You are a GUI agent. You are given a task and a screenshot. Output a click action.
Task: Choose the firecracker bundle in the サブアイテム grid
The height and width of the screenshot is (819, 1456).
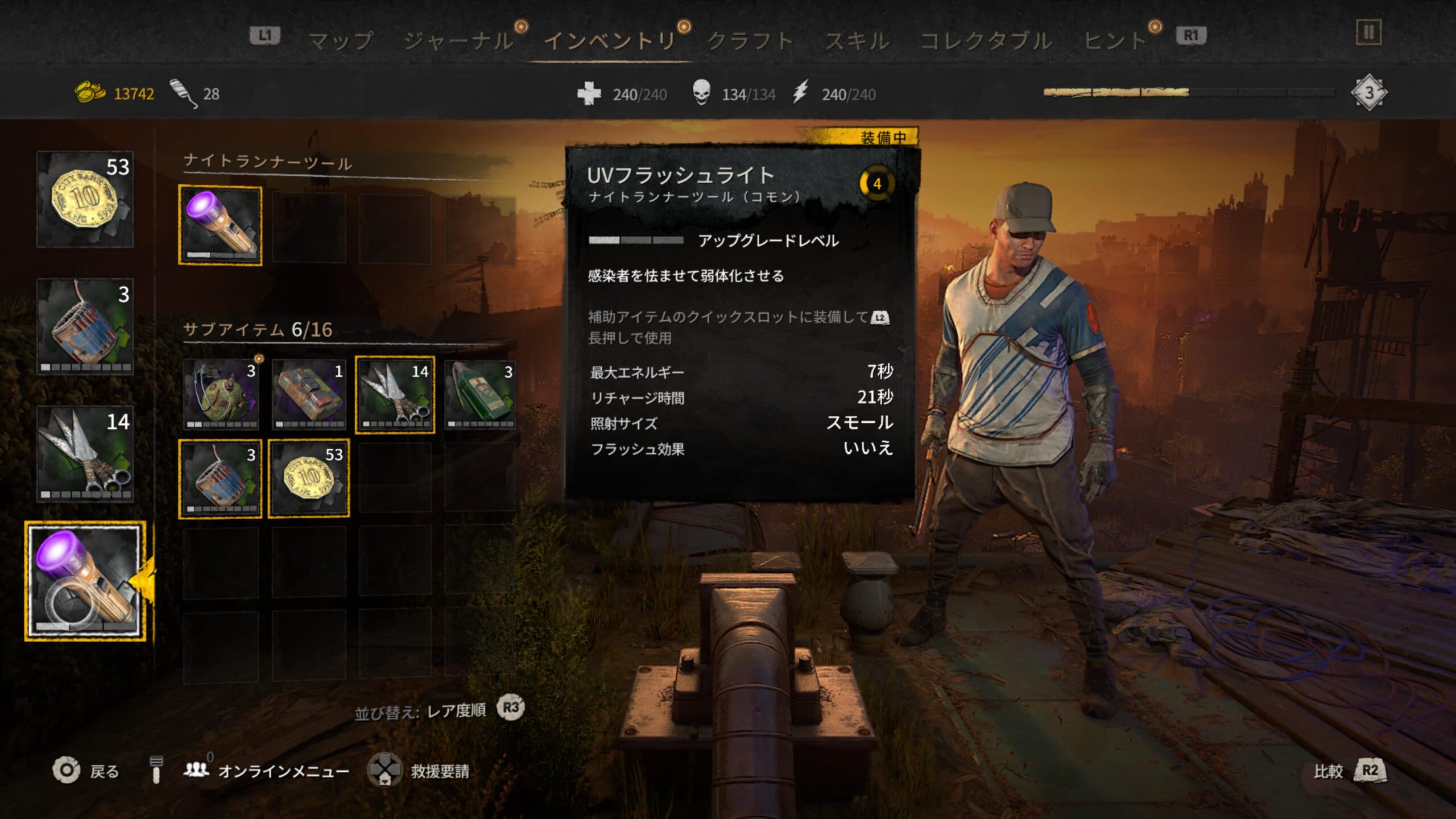click(221, 478)
